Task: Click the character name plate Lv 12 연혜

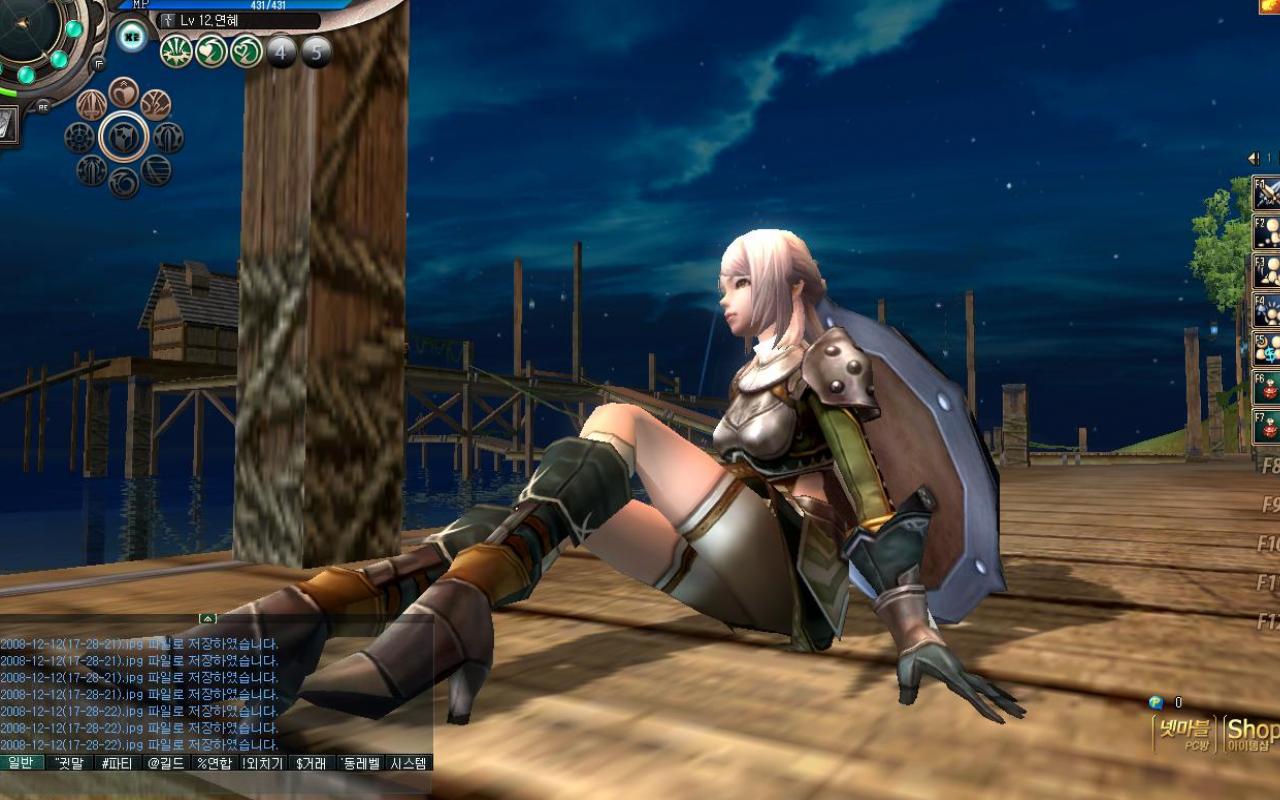Action: (198, 21)
